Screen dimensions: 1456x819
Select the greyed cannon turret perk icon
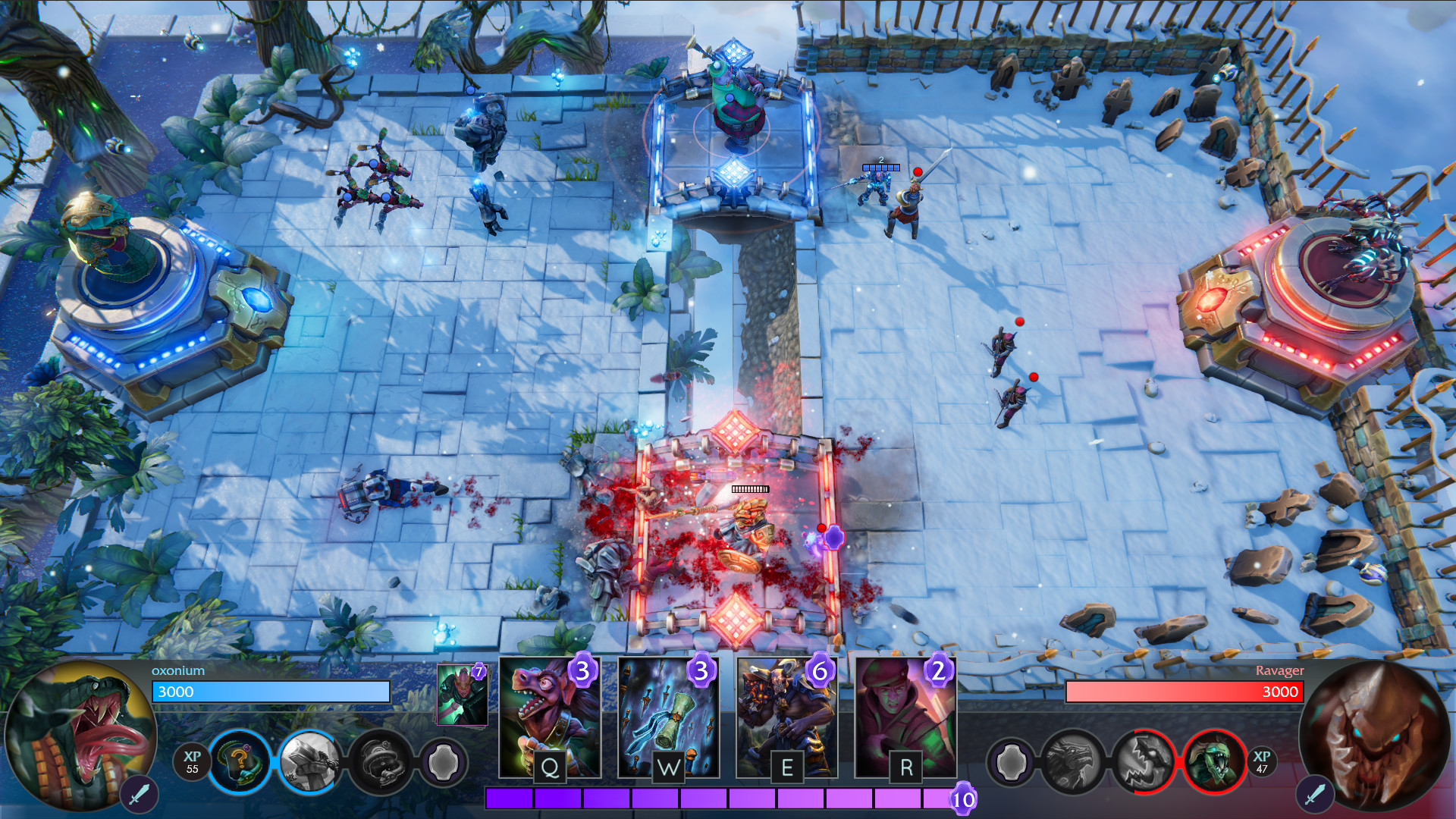pos(309,761)
